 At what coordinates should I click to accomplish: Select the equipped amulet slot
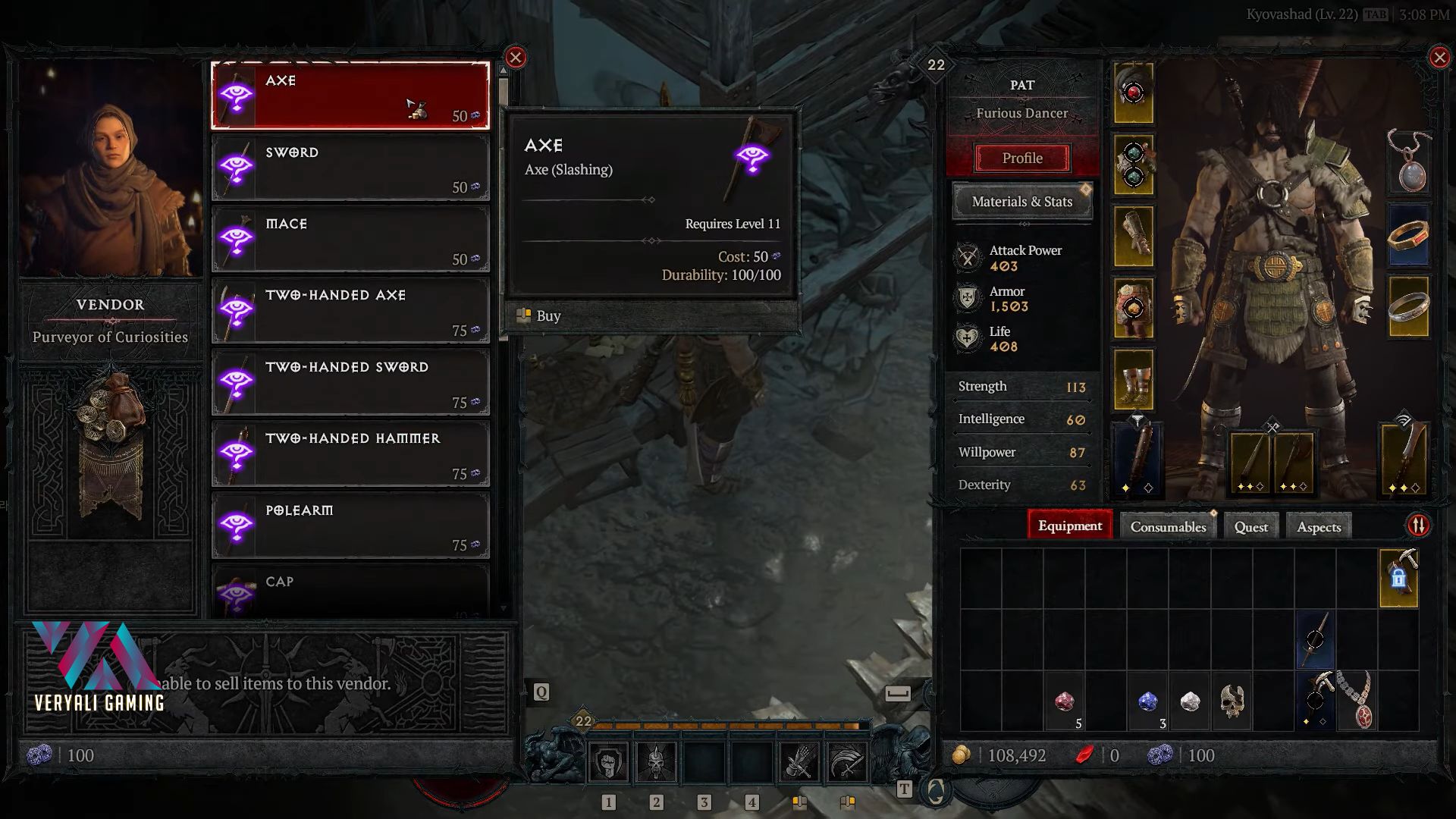1408,162
